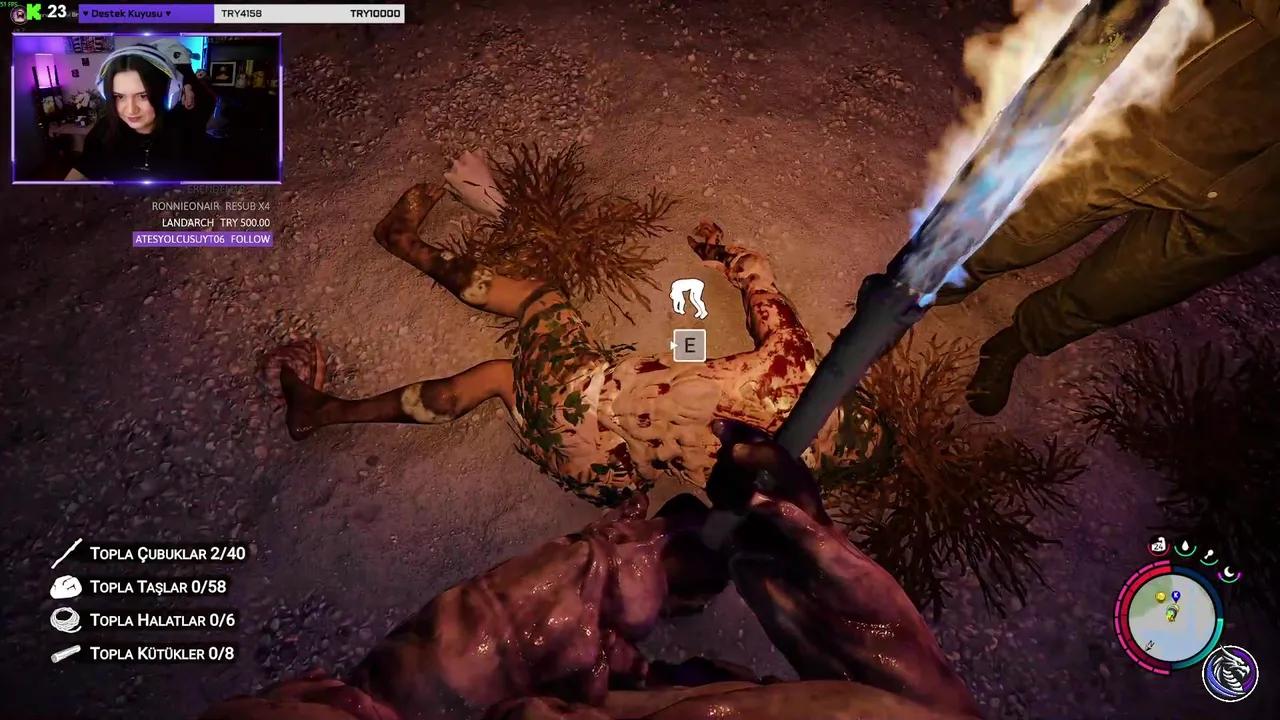Click the moon phase icon above the minimap
Viewport: 1280px width, 720px height.
[1229, 572]
